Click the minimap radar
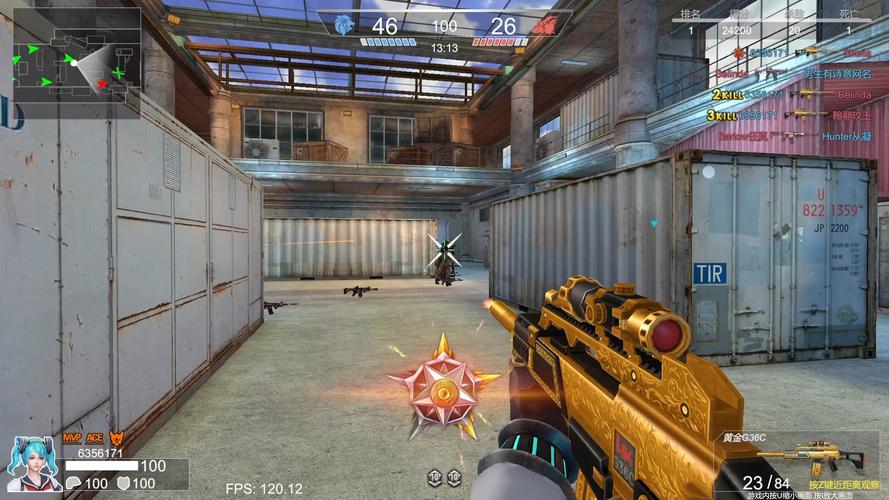Screen dimensions: 889x500 [x=76, y=62]
